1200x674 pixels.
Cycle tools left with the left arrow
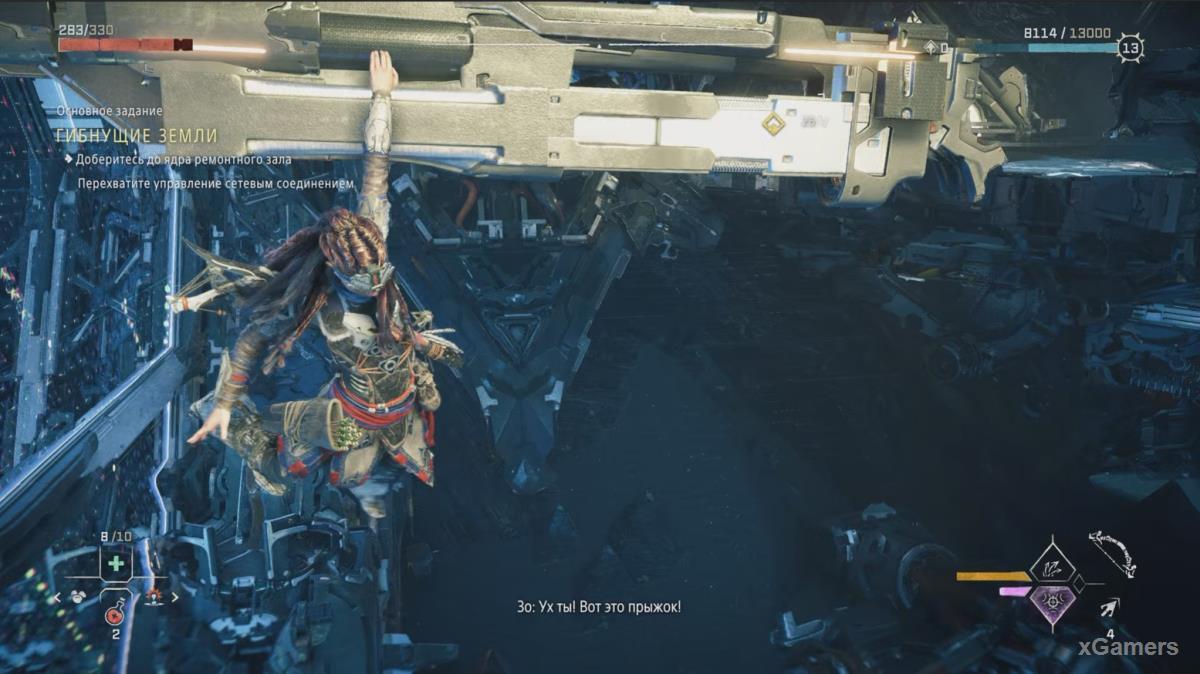pos(59,598)
